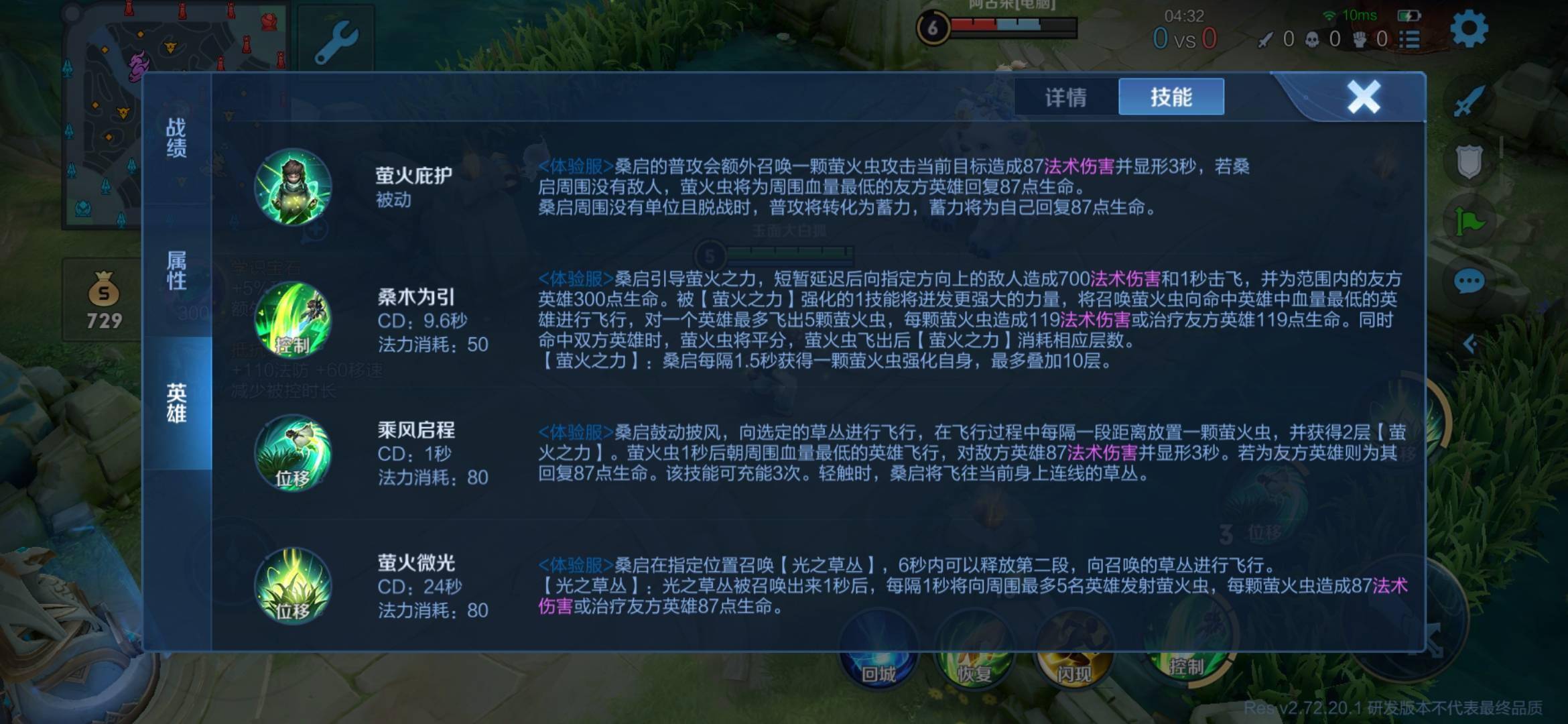
Task: Open the 属性 sidebar tab
Action: [x=176, y=268]
